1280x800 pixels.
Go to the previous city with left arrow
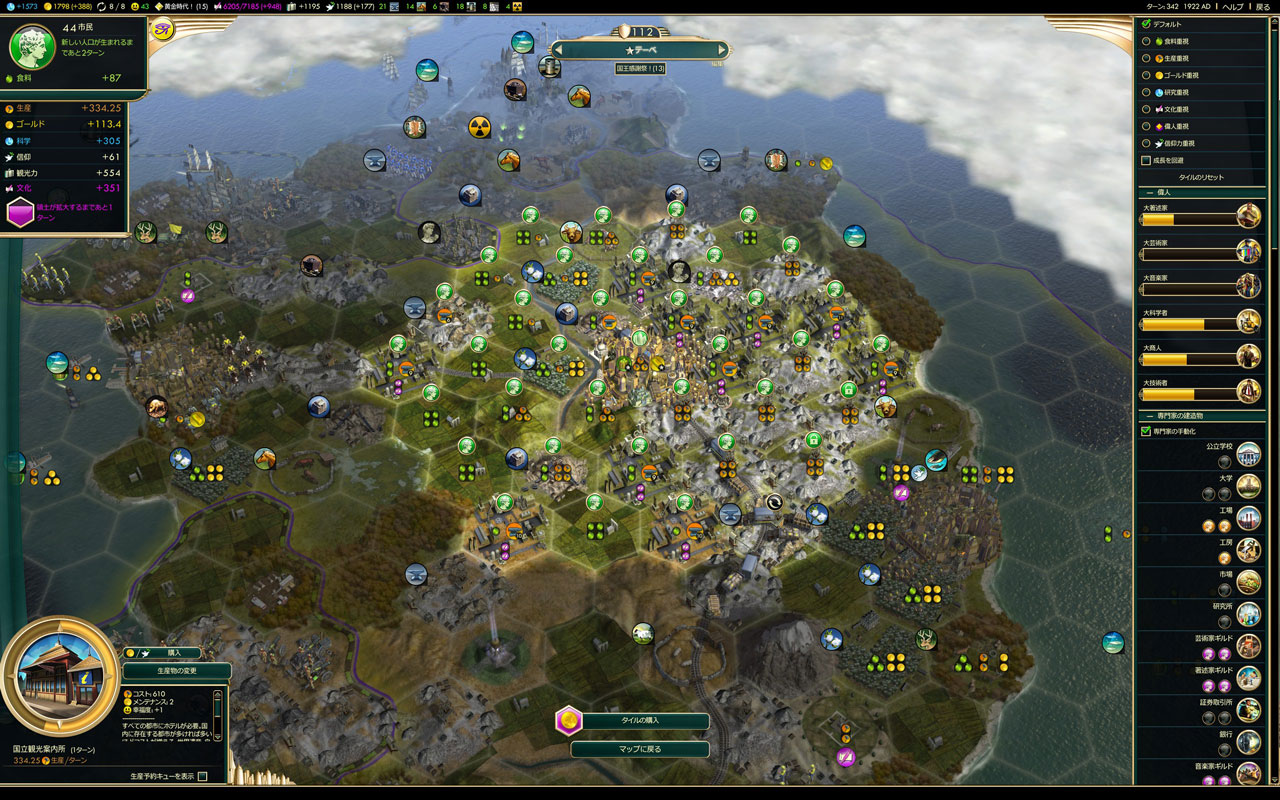557,49
